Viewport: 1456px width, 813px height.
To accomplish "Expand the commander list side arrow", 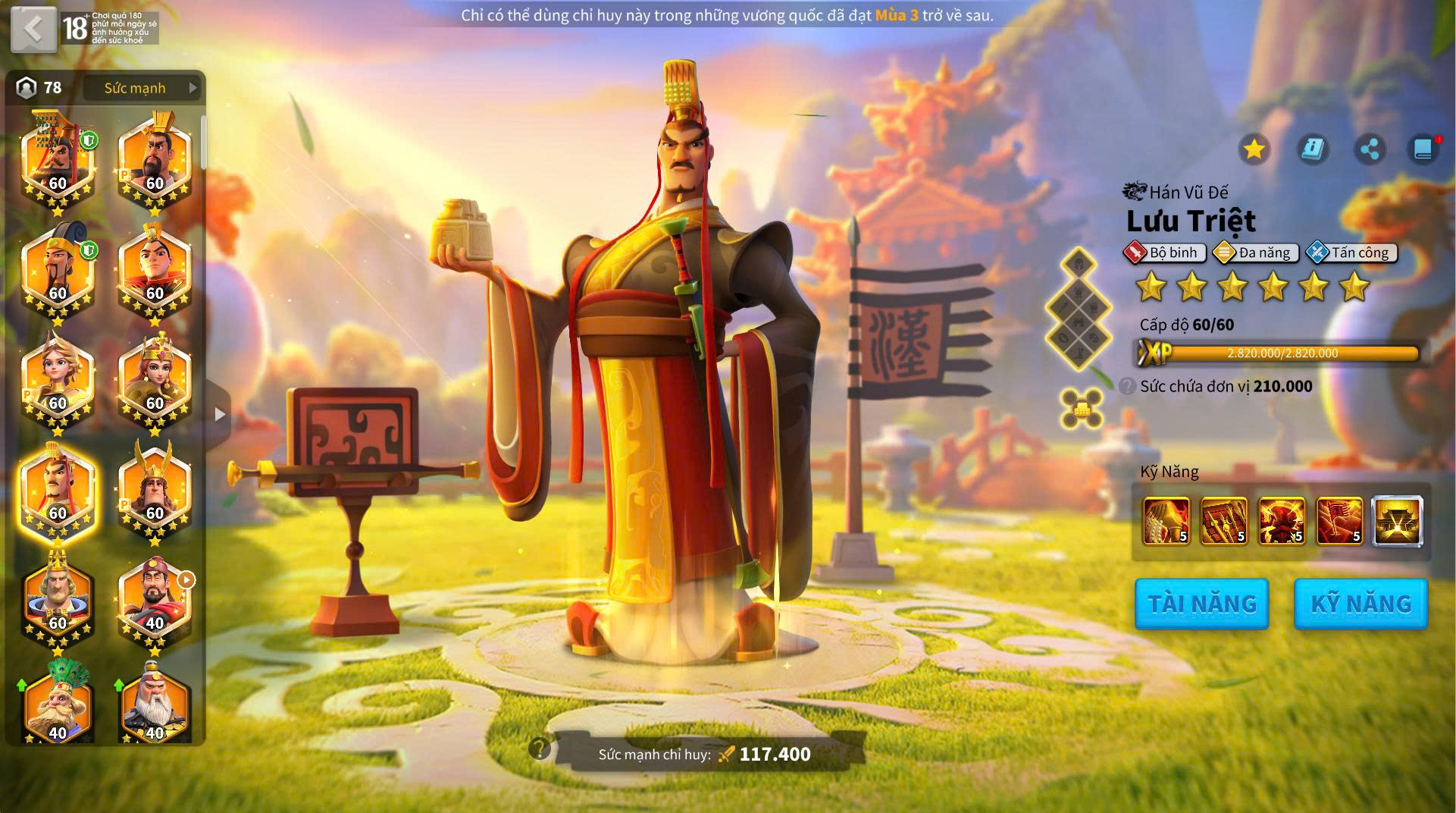I will point(220,414).
